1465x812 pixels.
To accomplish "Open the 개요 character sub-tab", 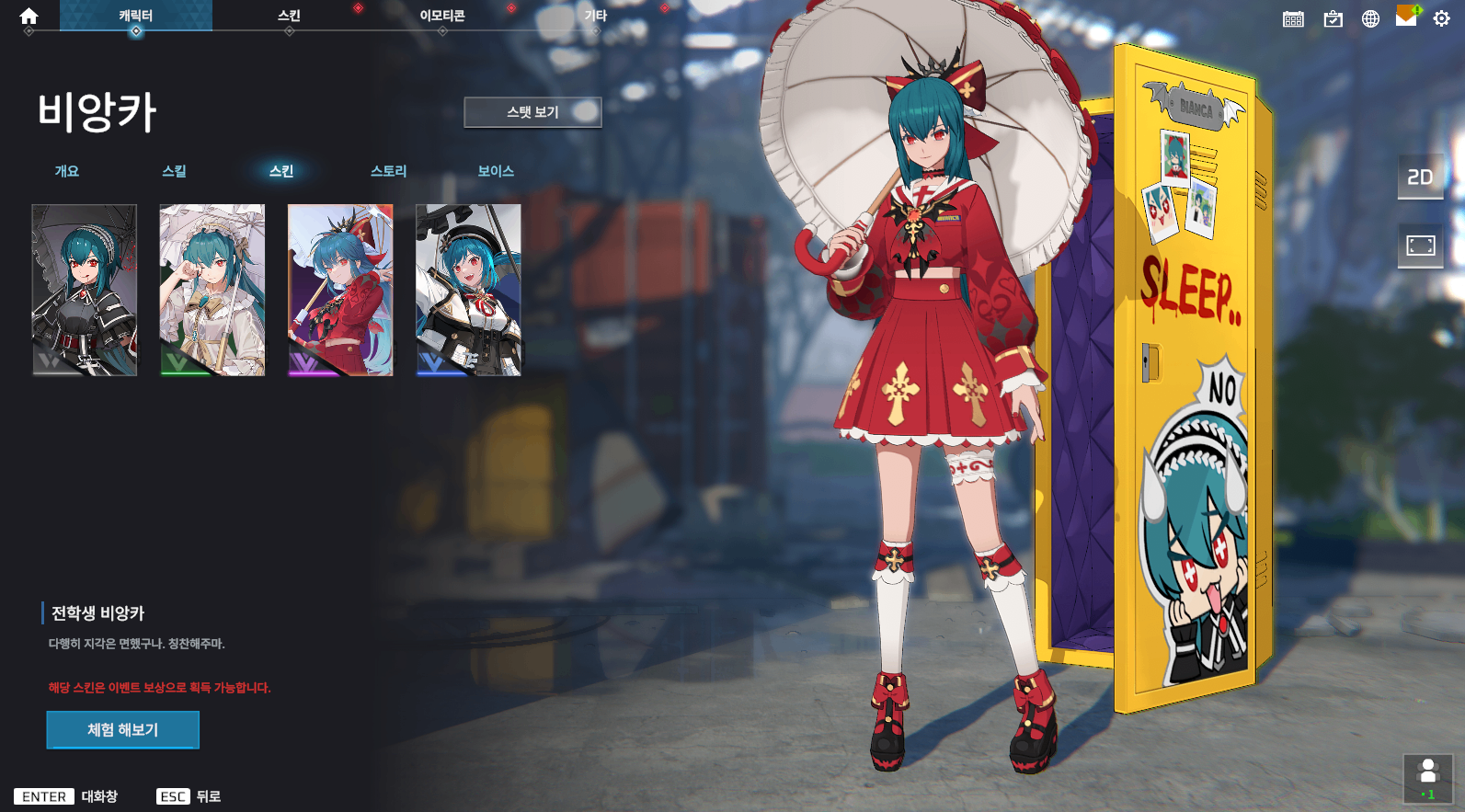I will 67,171.
